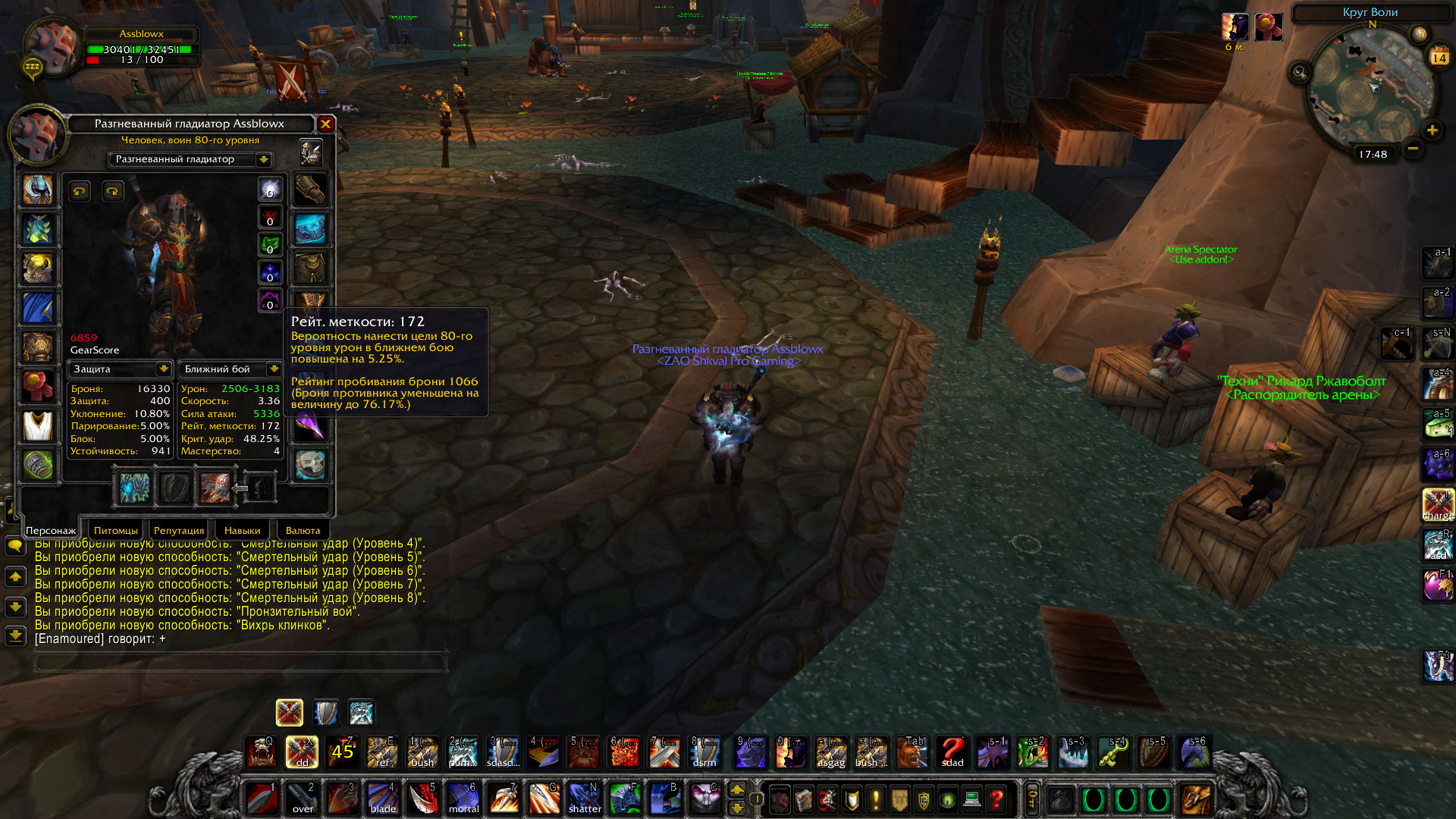Screen dimensions: 1456x819
Task: Switch to the Валюта tab
Action: 303,530
